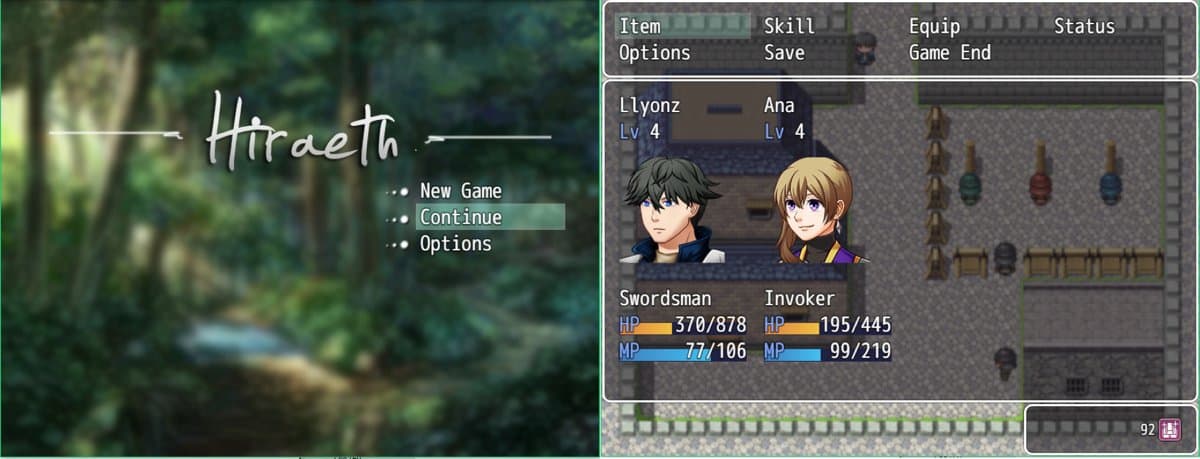Show the Status screen

coord(1084,27)
